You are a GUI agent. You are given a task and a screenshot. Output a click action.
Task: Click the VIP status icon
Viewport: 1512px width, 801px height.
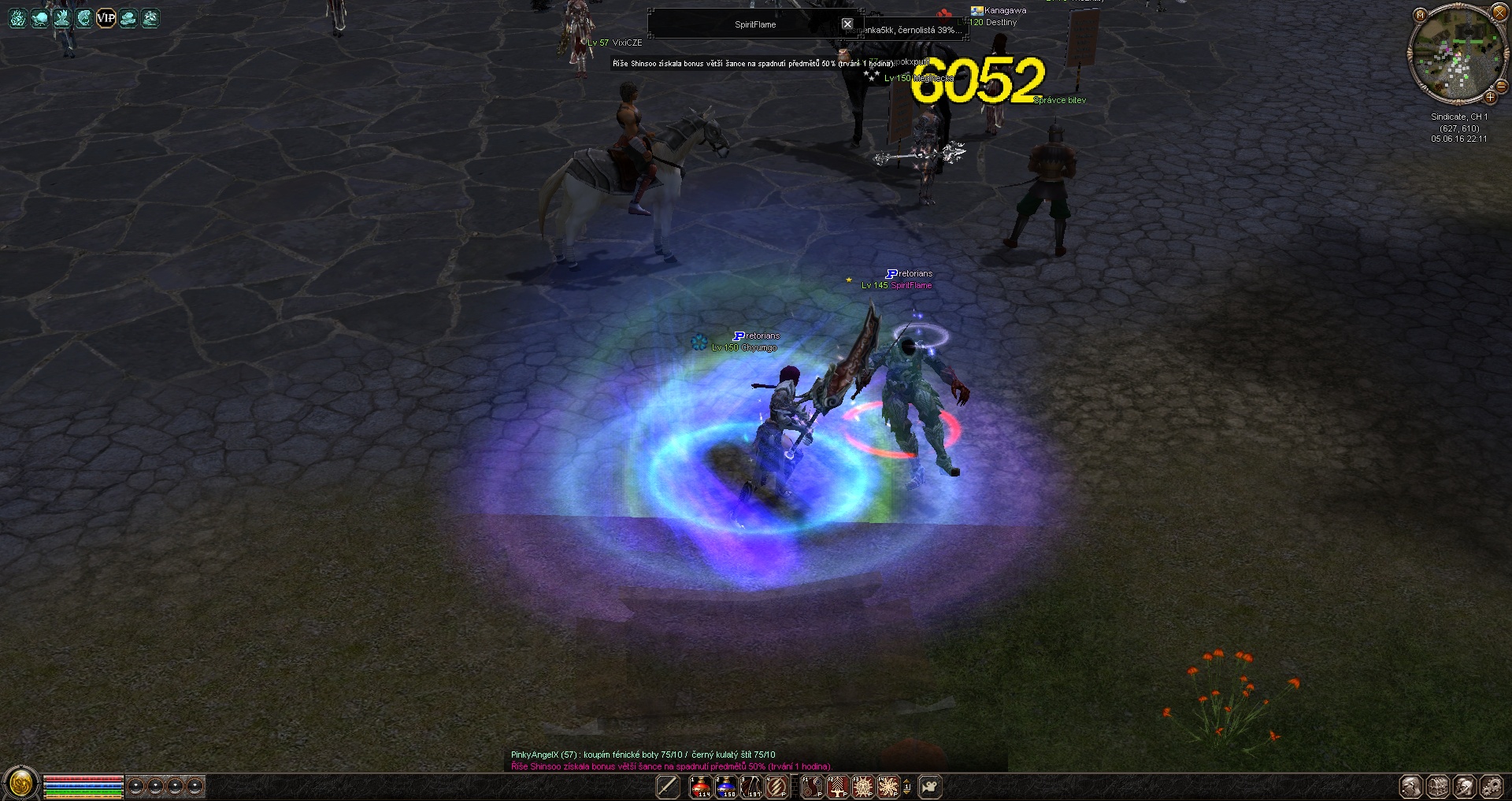[x=106, y=18]
